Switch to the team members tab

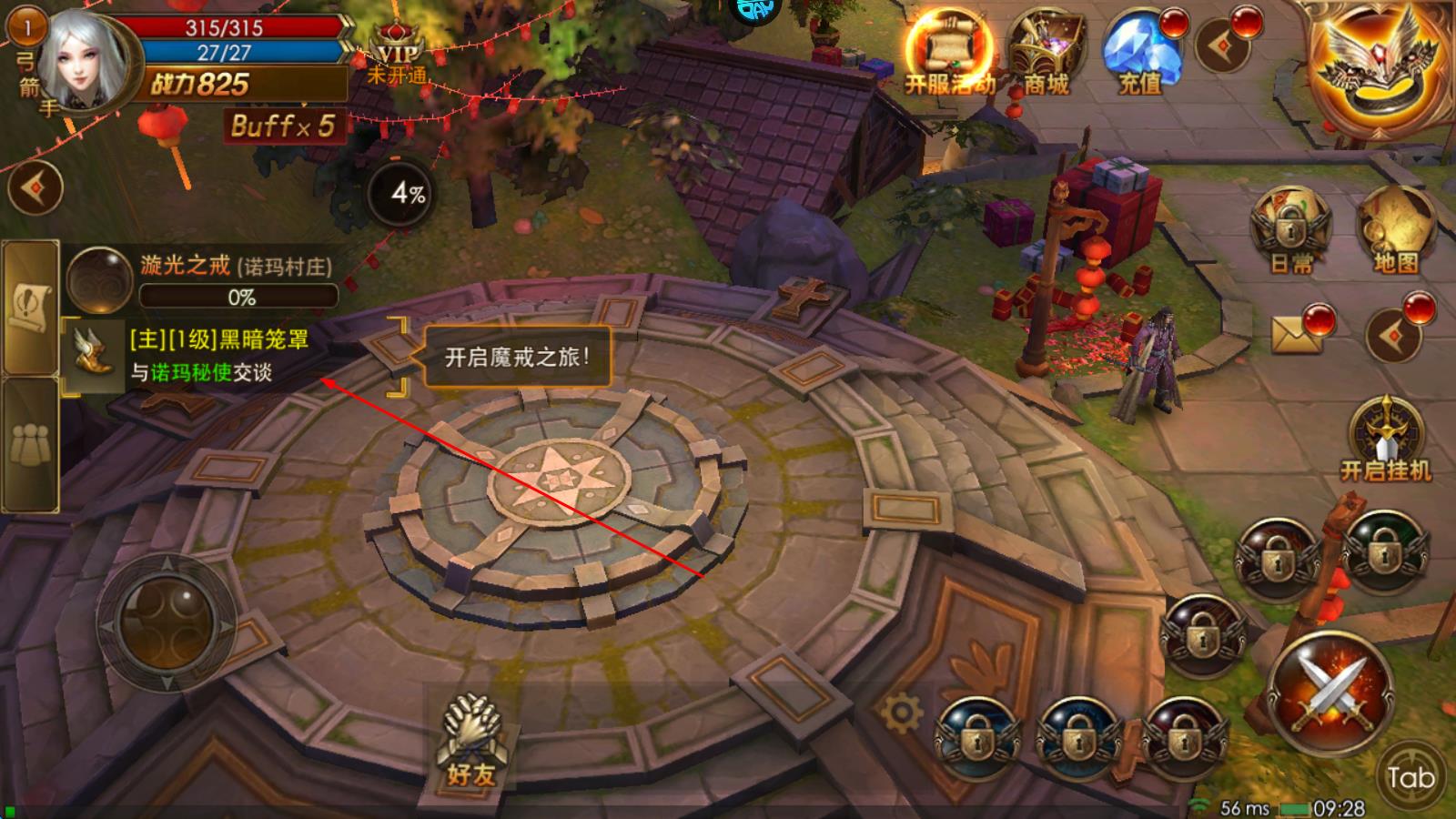pos(29,445)
